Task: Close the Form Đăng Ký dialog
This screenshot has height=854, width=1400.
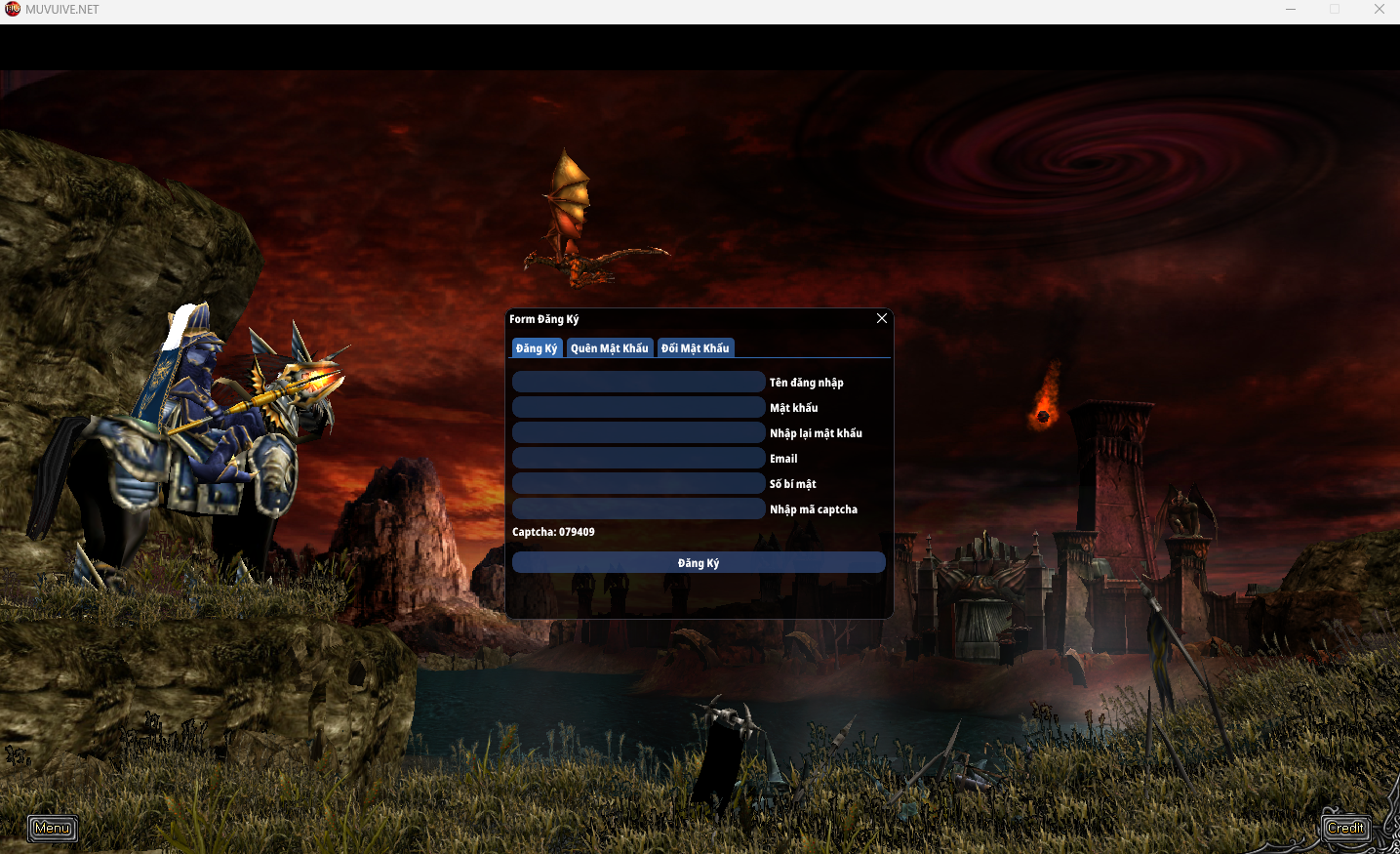Action: click(882, 318)
